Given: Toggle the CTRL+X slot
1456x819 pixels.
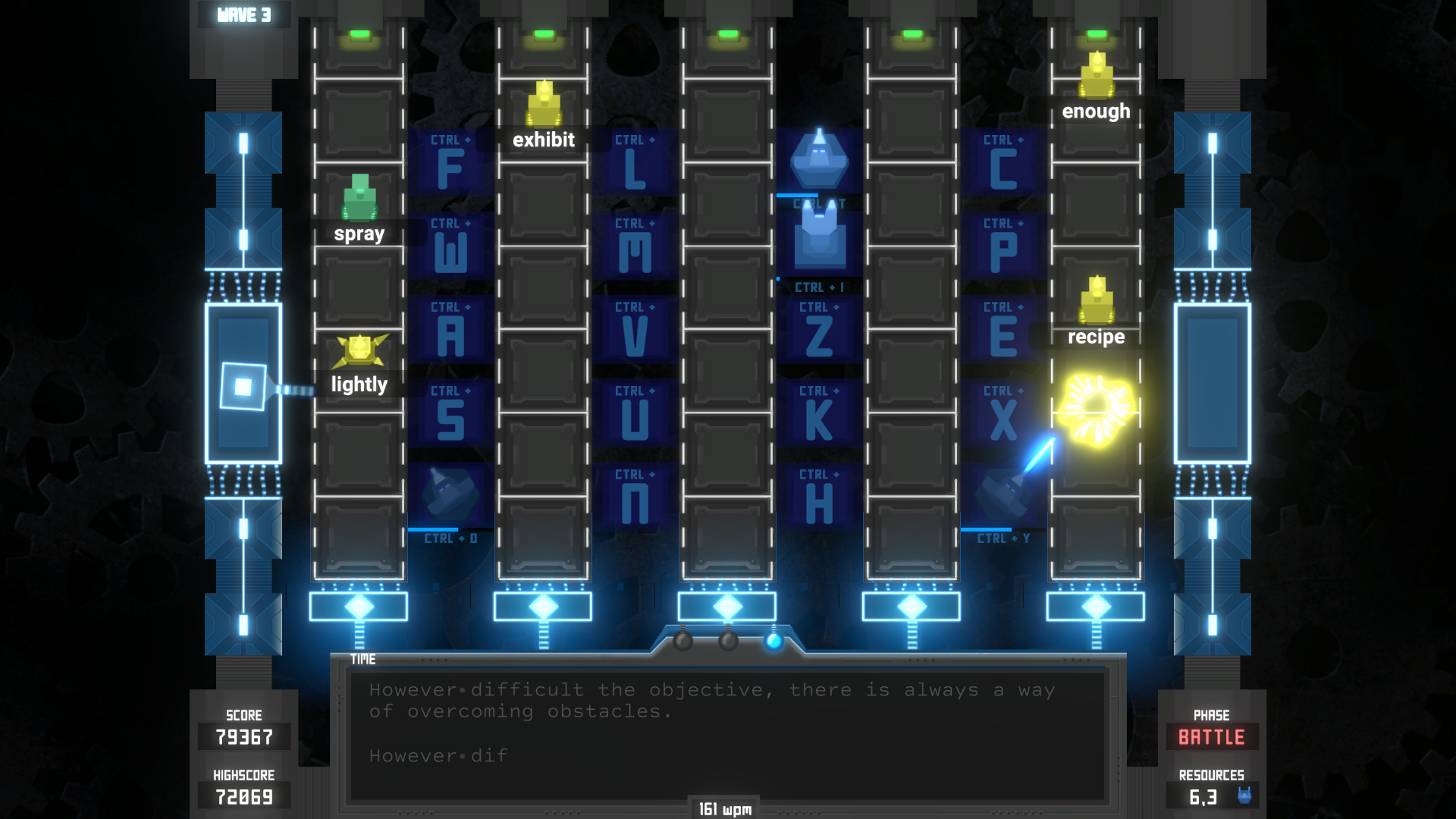Looking at the screenshot, I should 1003,413.
